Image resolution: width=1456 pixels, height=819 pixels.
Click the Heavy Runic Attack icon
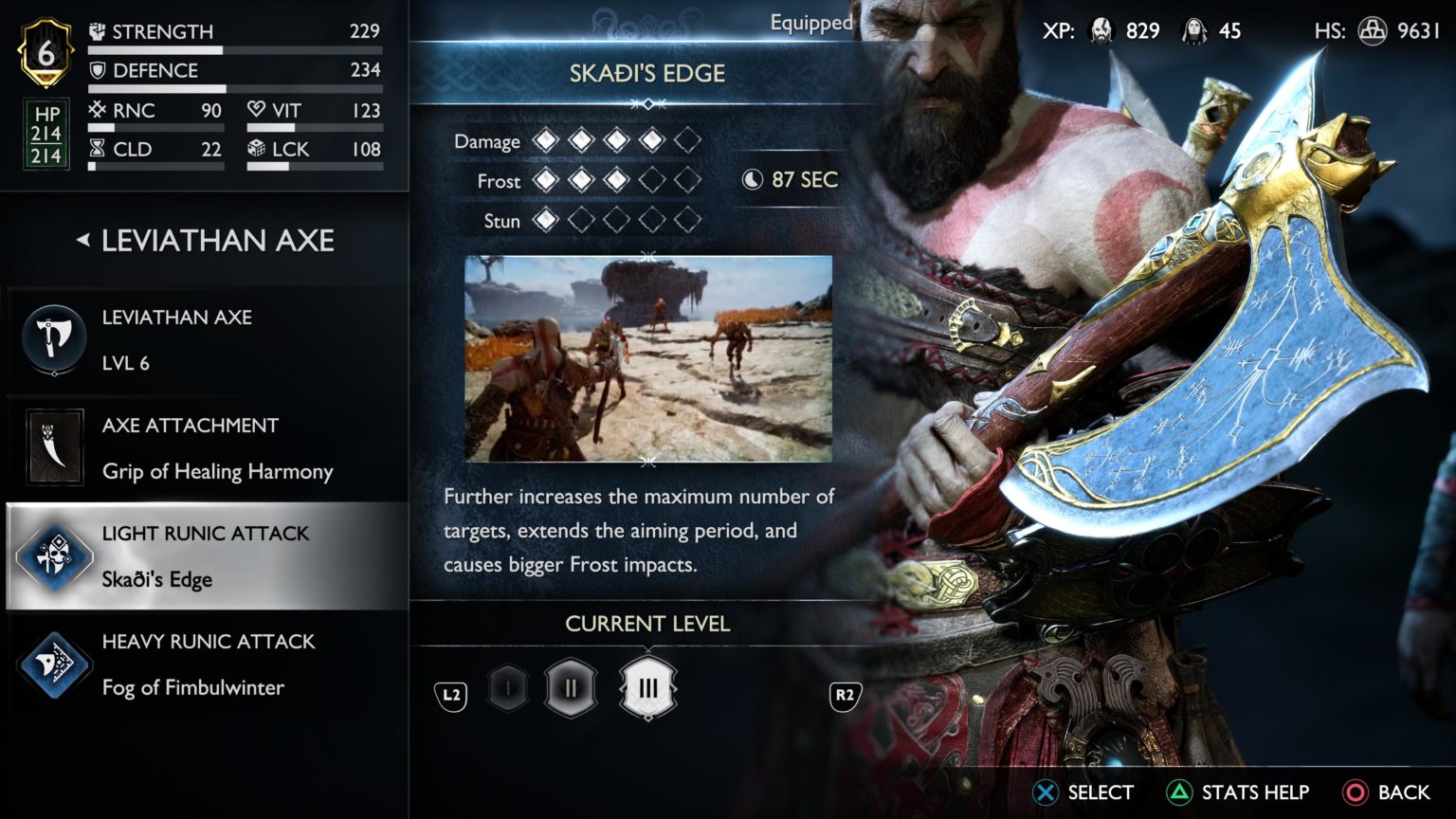pyautogui.click(x=54, y=664)
